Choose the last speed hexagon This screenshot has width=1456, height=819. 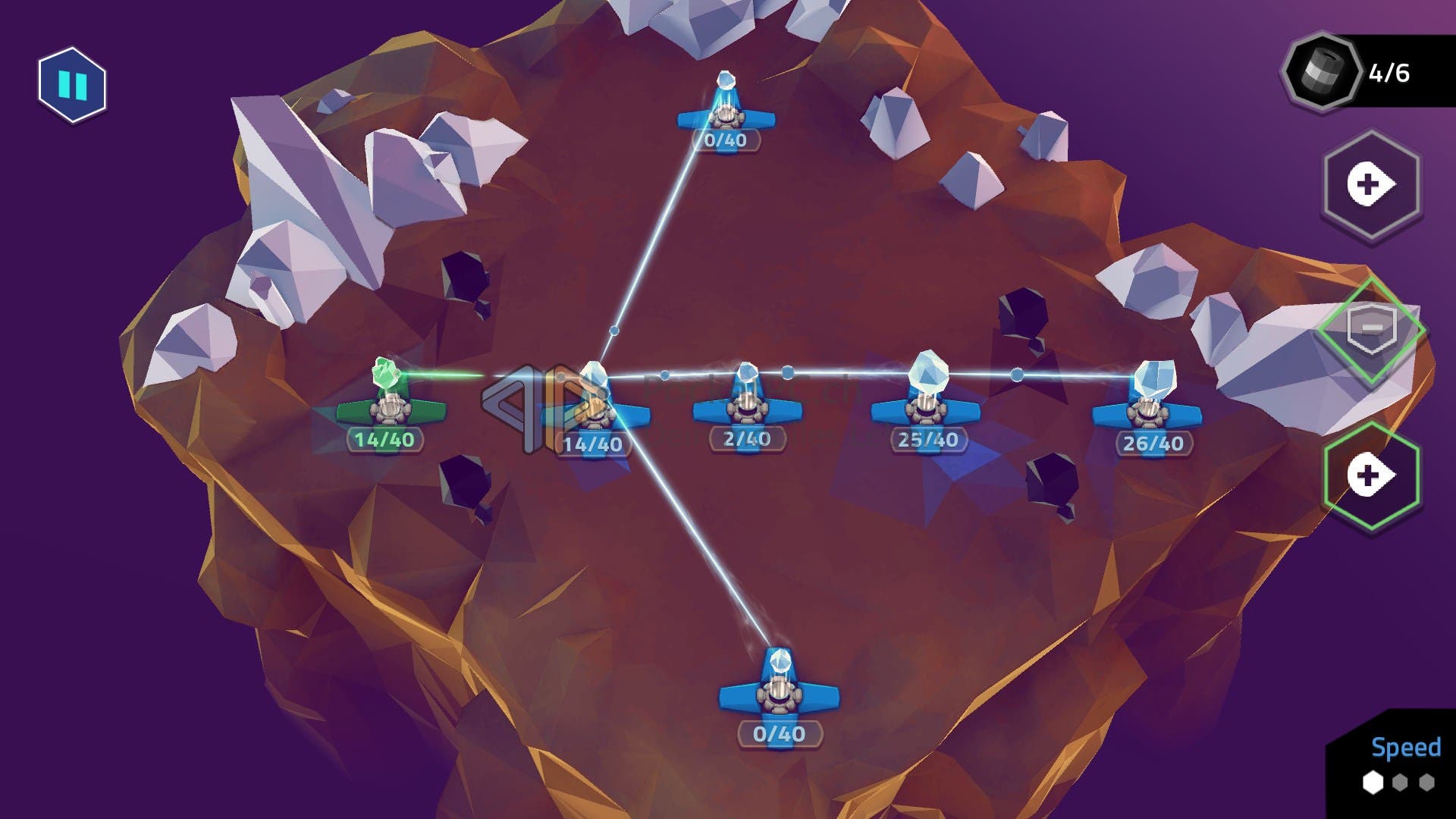click(1427, 782)
